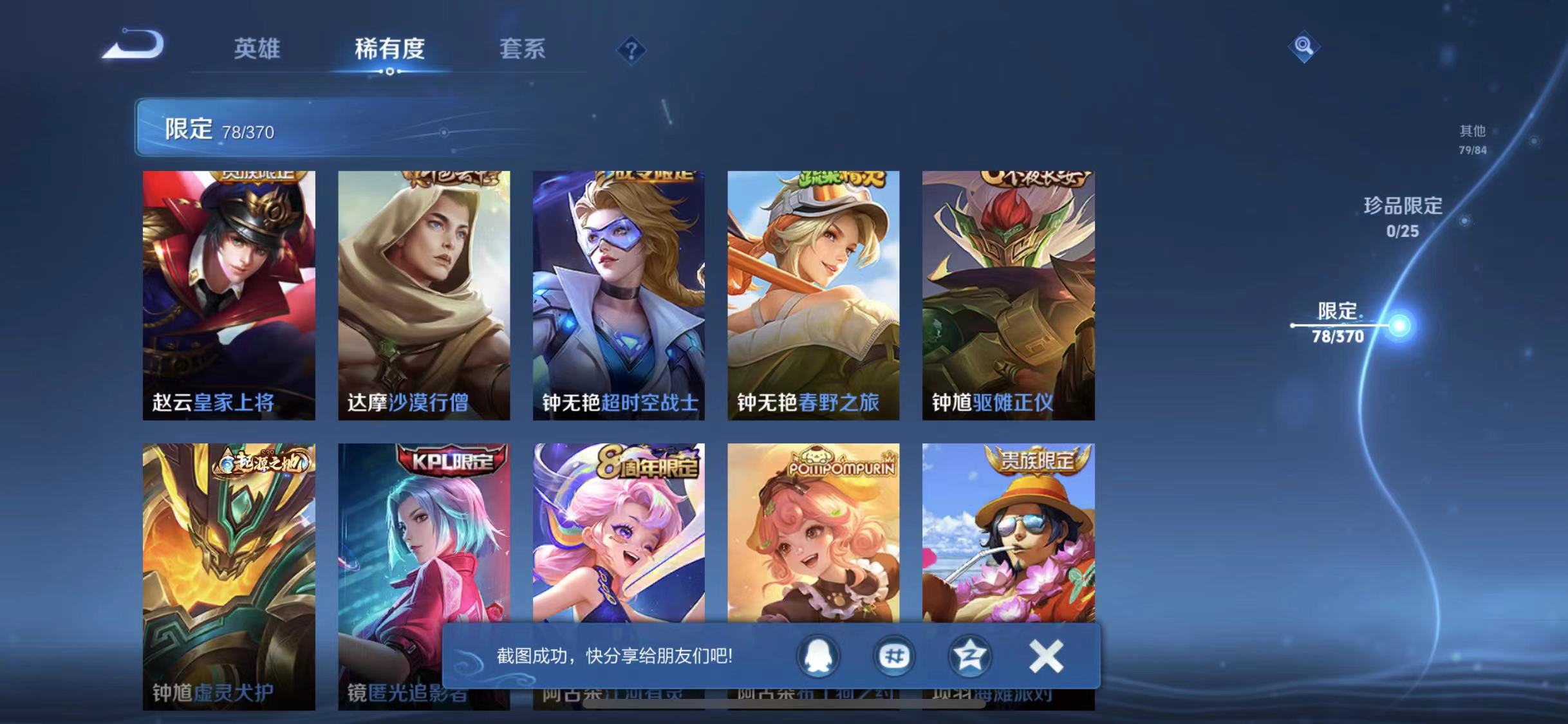Click the question mark help icon
Viewport: 1568px width, 724px height.
pos(633,50)
